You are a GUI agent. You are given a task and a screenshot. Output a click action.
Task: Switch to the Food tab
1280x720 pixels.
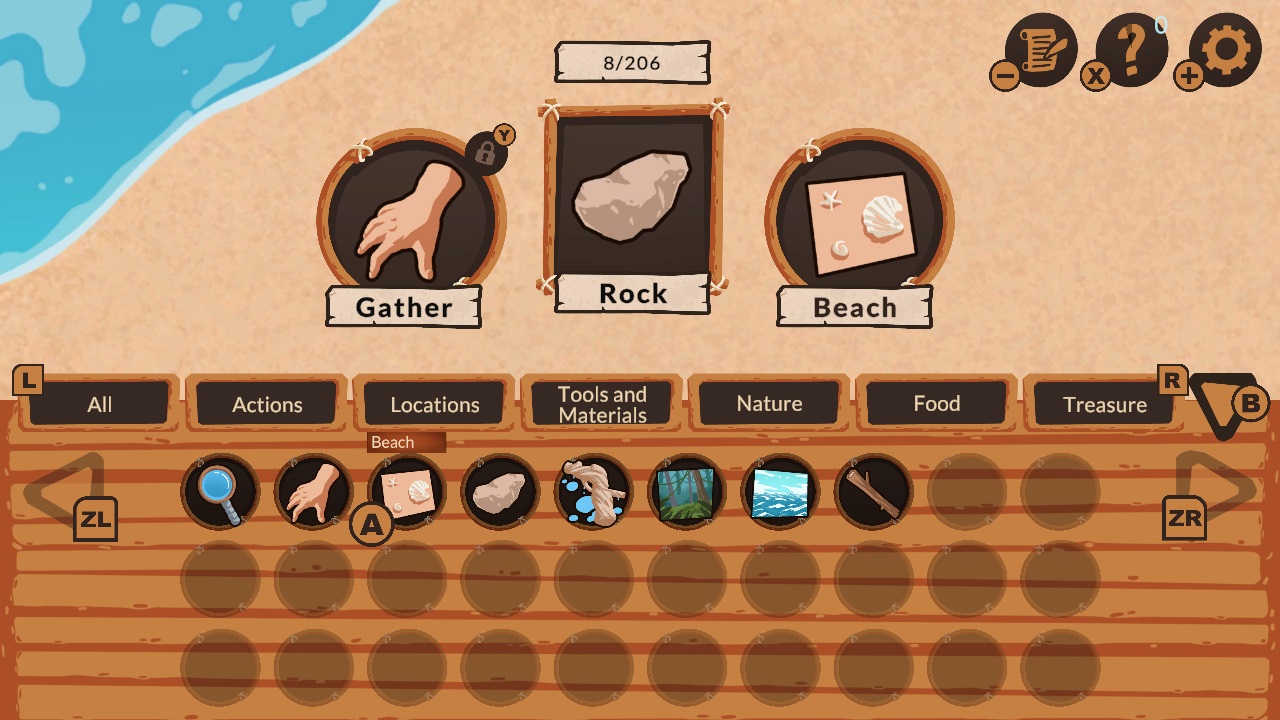tap(937, 403)
